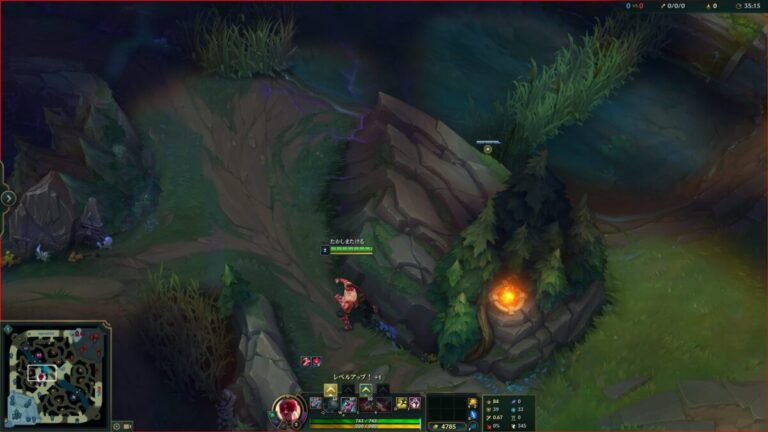
Task: Level up the first ability with the yellow arrow
Action: tap(330, 390)
